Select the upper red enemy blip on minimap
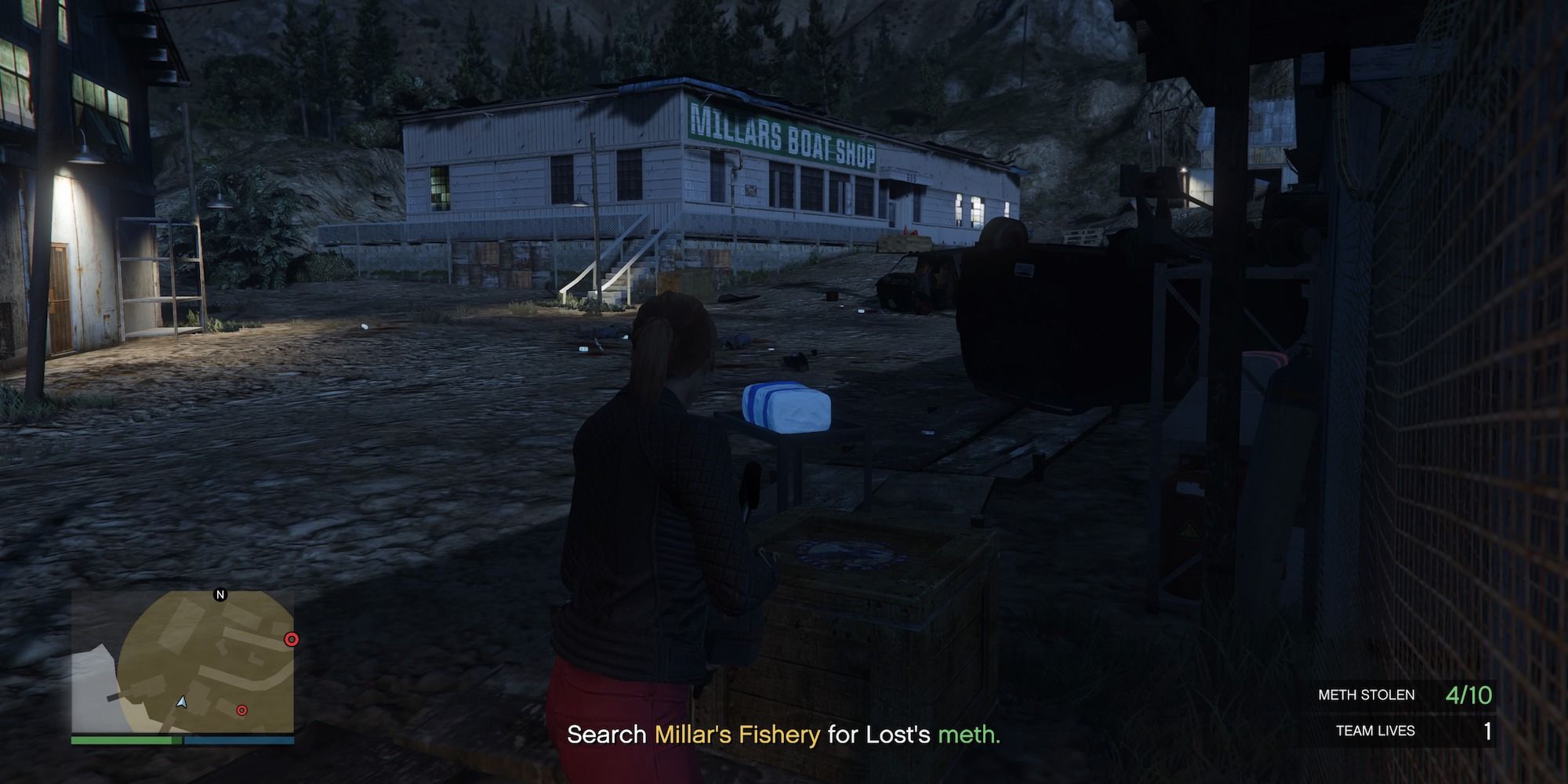This screenshot has height=784, width=1568. point(291,640)
